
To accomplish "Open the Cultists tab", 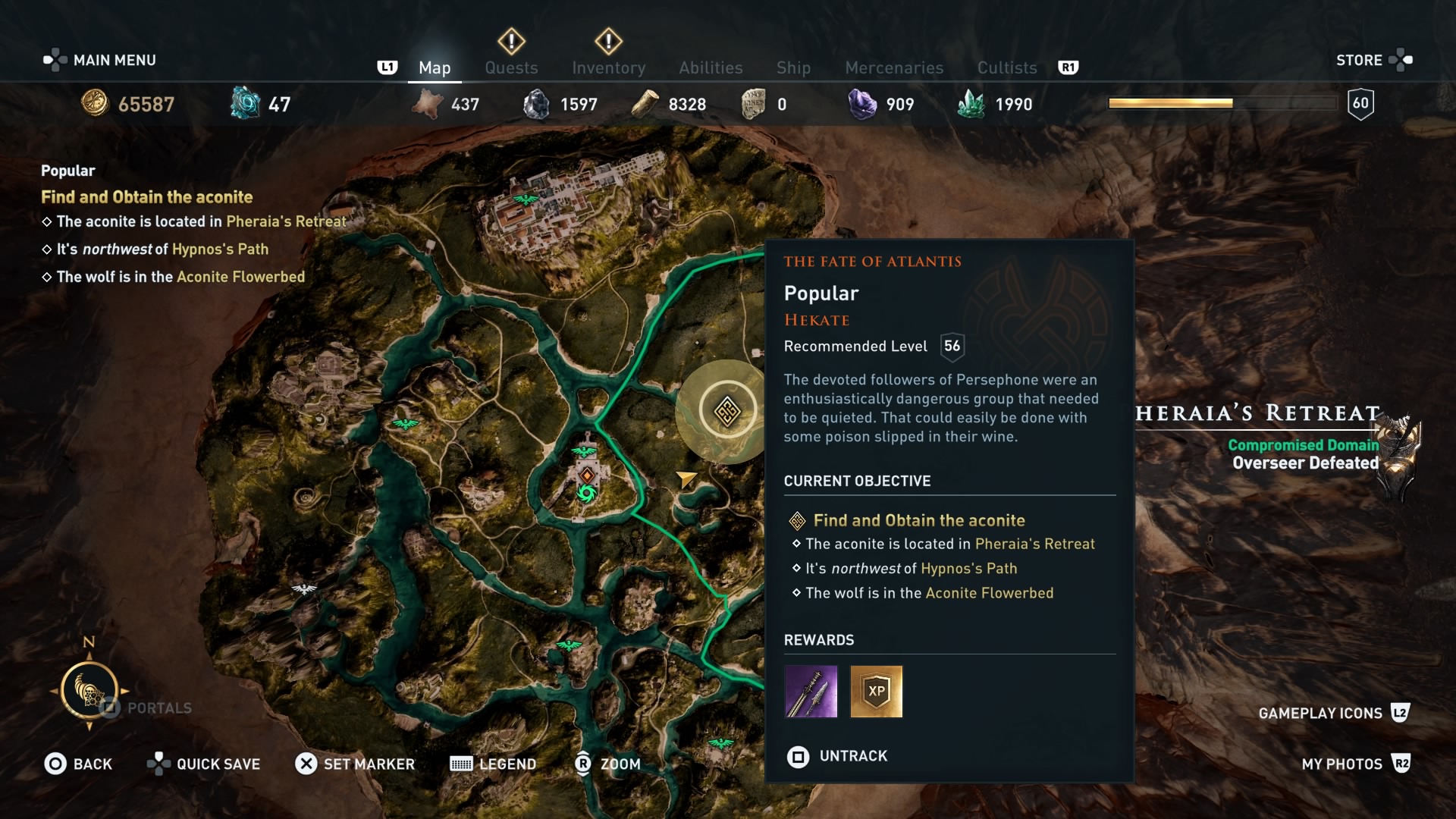I will coord(1006,67).
